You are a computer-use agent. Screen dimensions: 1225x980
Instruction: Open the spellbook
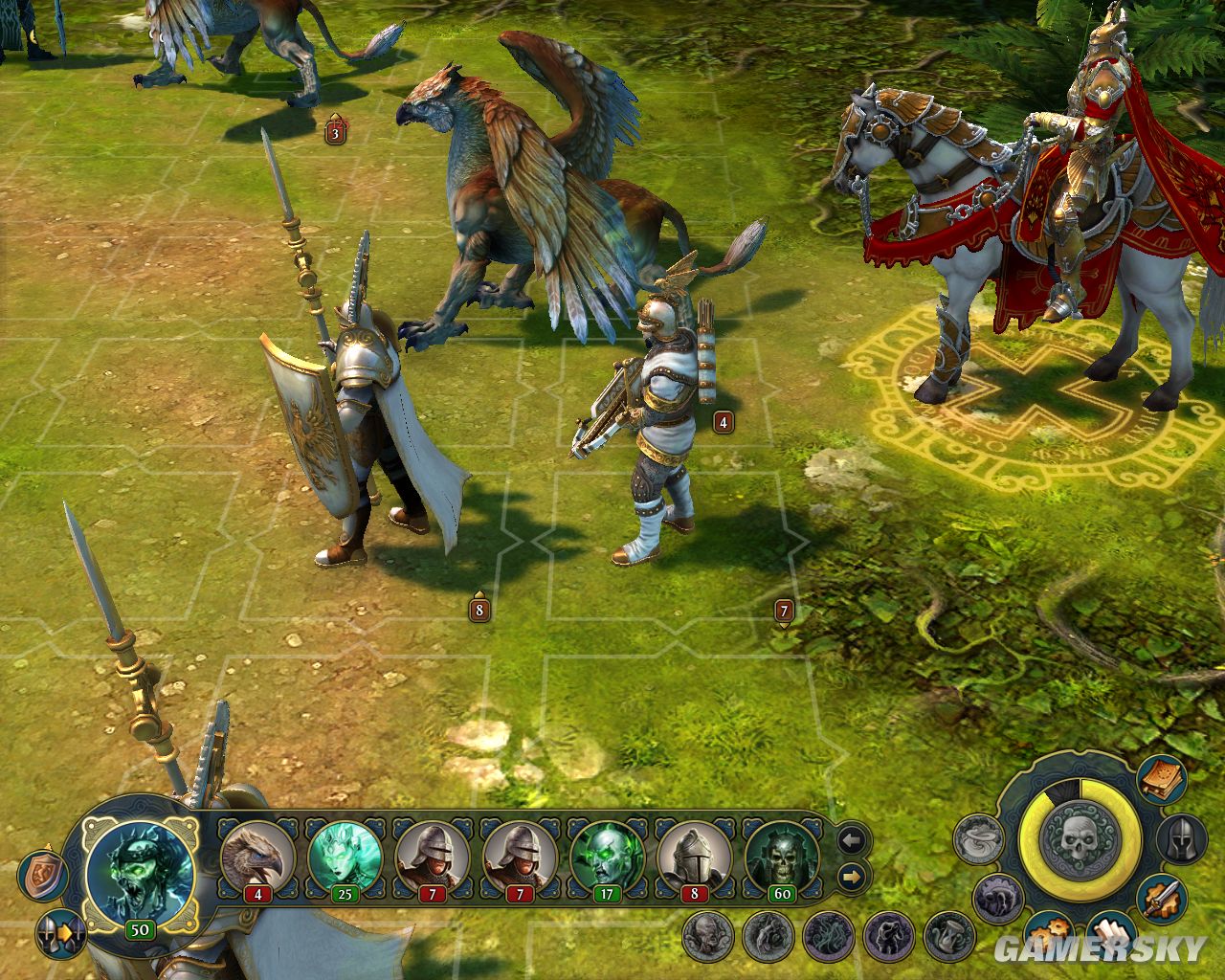coord(1163,779)
